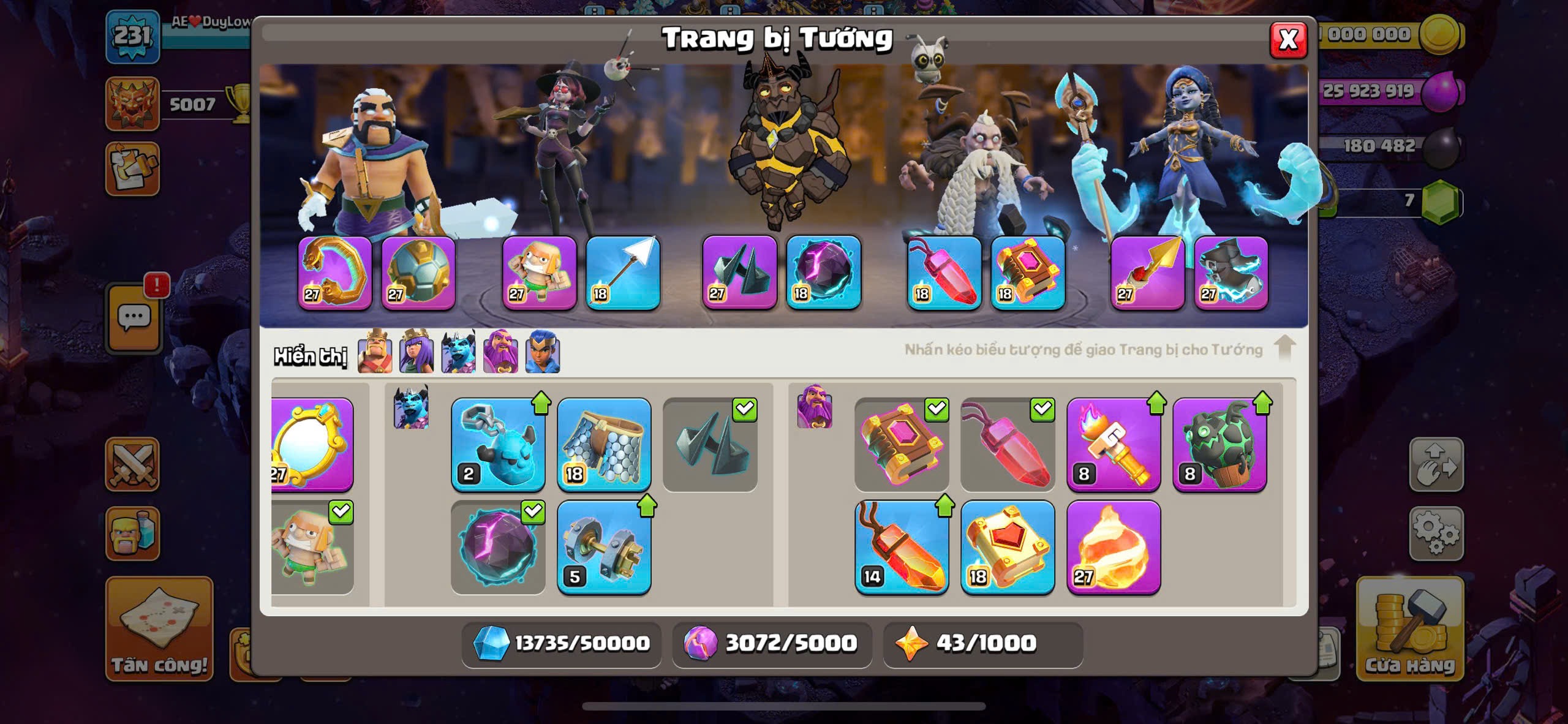Screen dimensions: 1568x724
Task: Filter equipment by Royal Champion
Action: coord(542,352)
